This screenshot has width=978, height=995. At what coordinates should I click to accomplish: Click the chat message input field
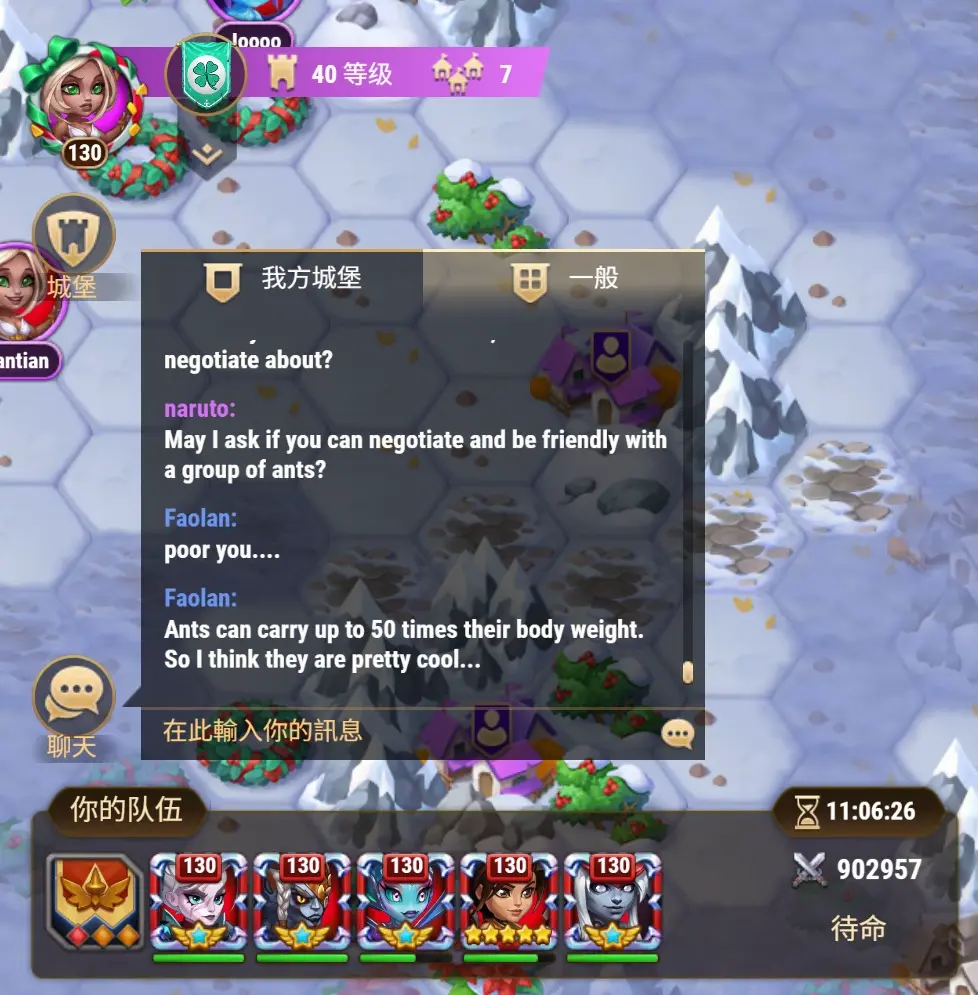(400, 731)
